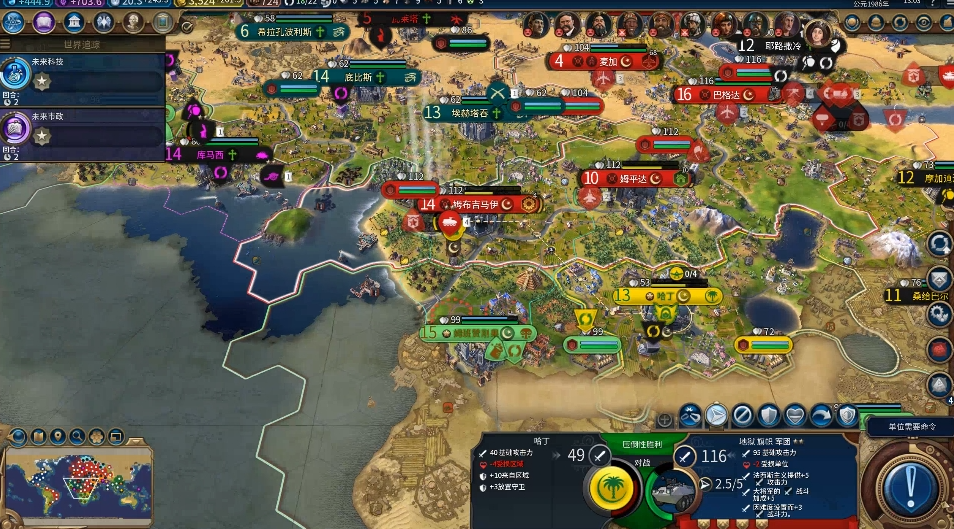This screenshot has height=529, width=954.
Task: Select the 巴格达 city banner
Action: pyautogui.click(x=727, y=95)
